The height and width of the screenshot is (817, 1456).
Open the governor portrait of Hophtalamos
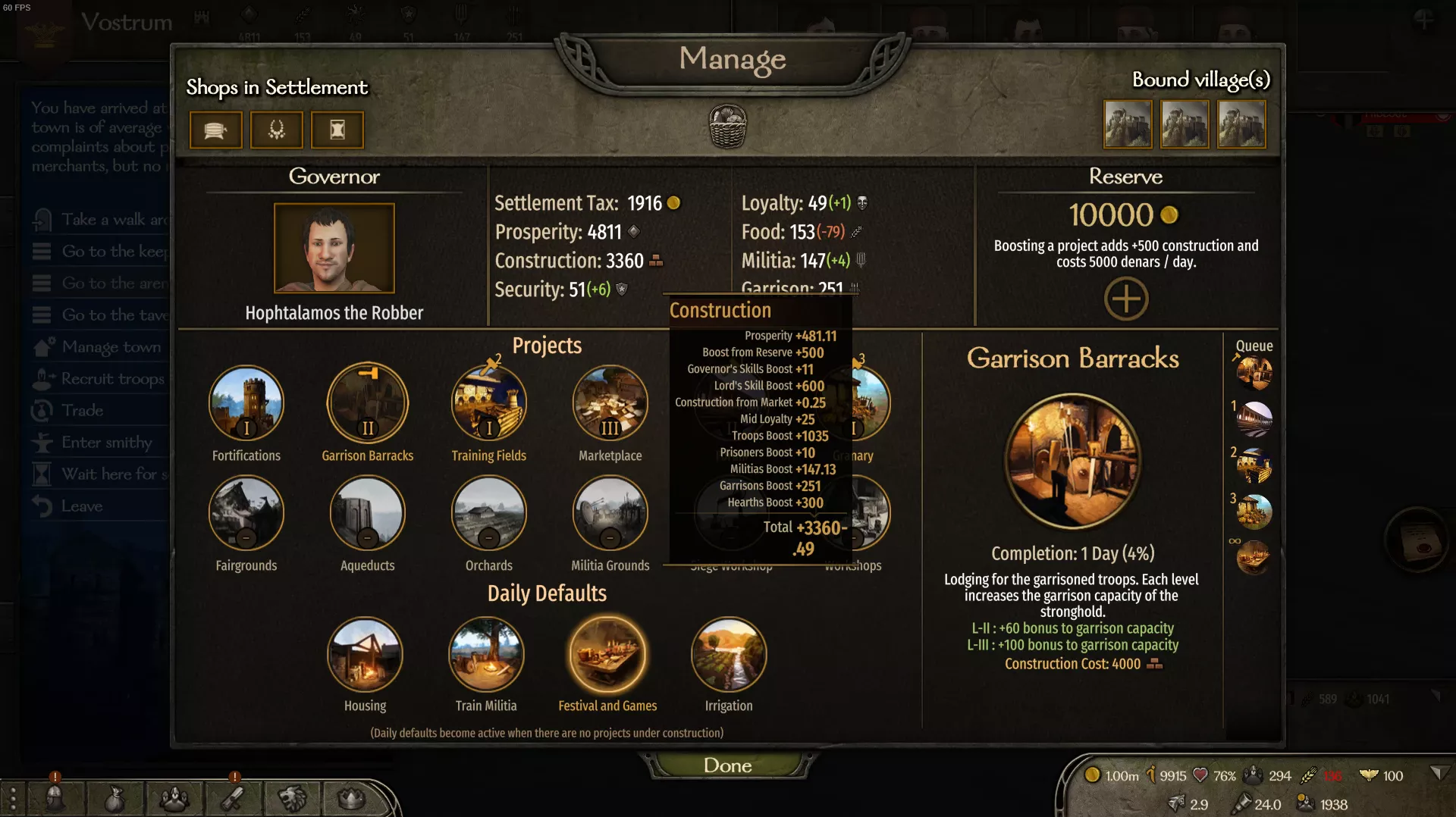click(x=334, y=248)
